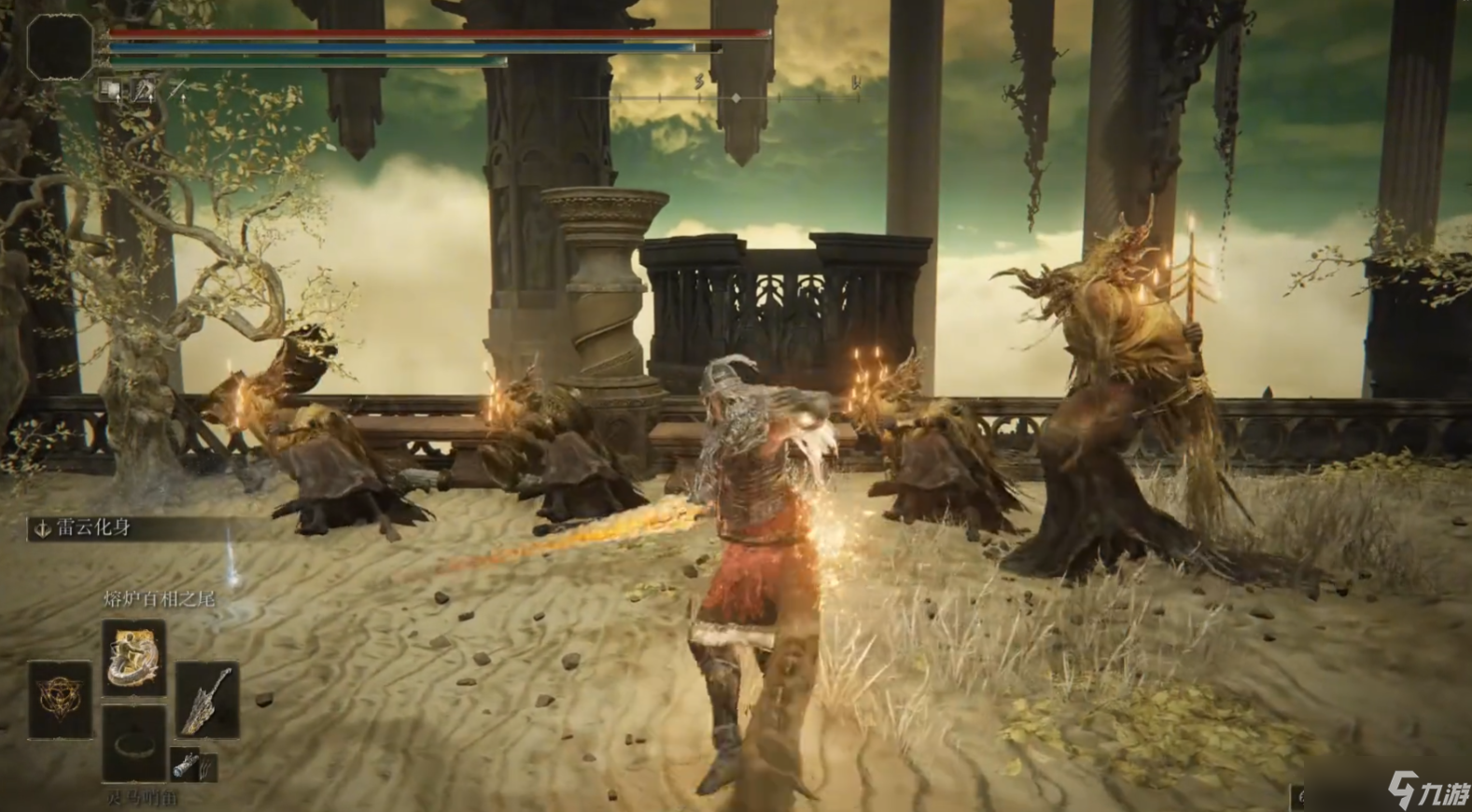The height and width of the screenshot is (812, 1472).
Task: Click the empty octagonal frame beside the health bar
Action: click(60, 46)
